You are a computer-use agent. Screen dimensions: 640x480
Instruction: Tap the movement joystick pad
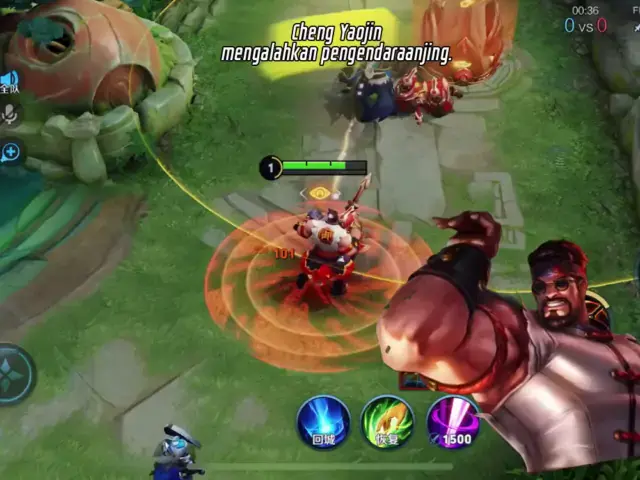click(14, 374)
